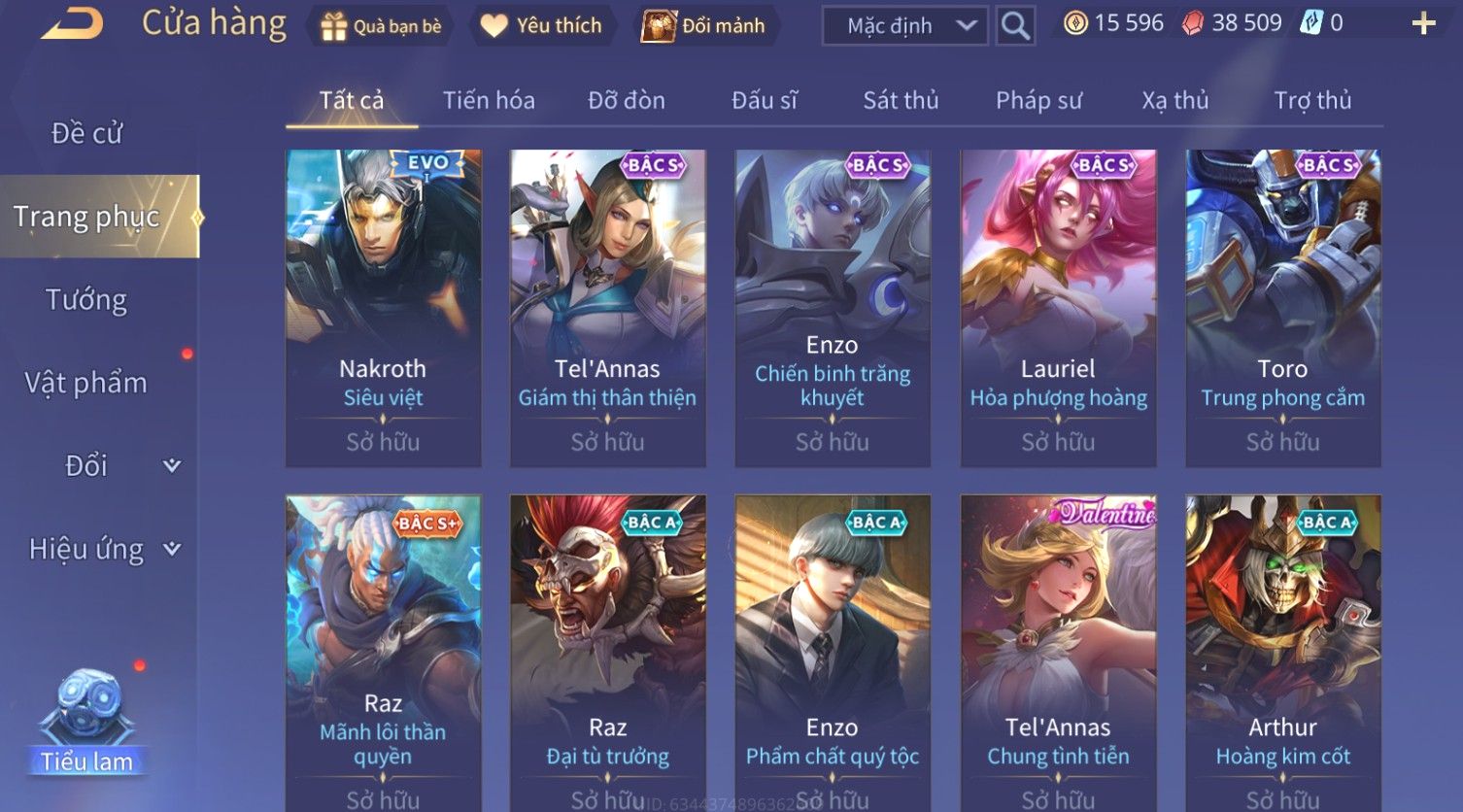Select the Pháp sư tab

[x=1038, y=100]
